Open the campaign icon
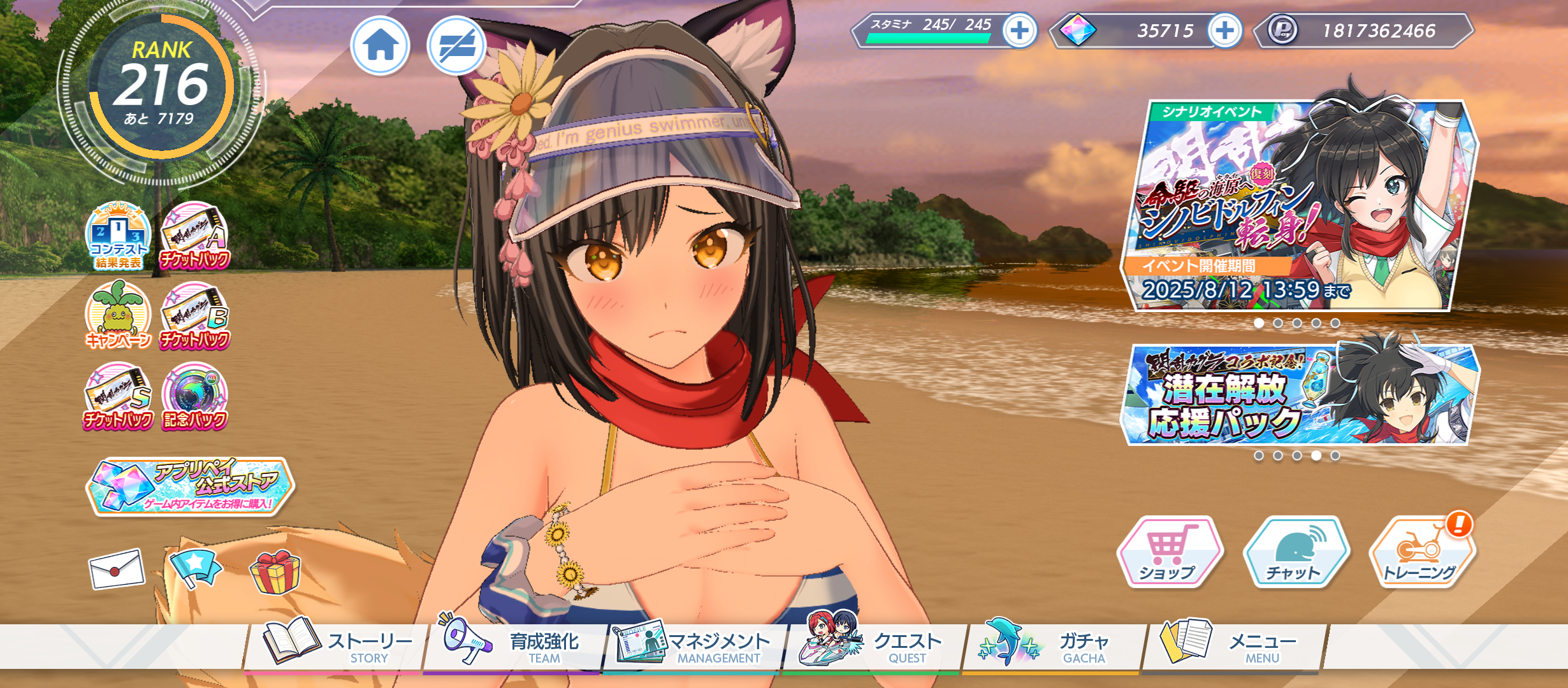The height and width of the screenshot is (688, 1568). [x=119, y=317]
